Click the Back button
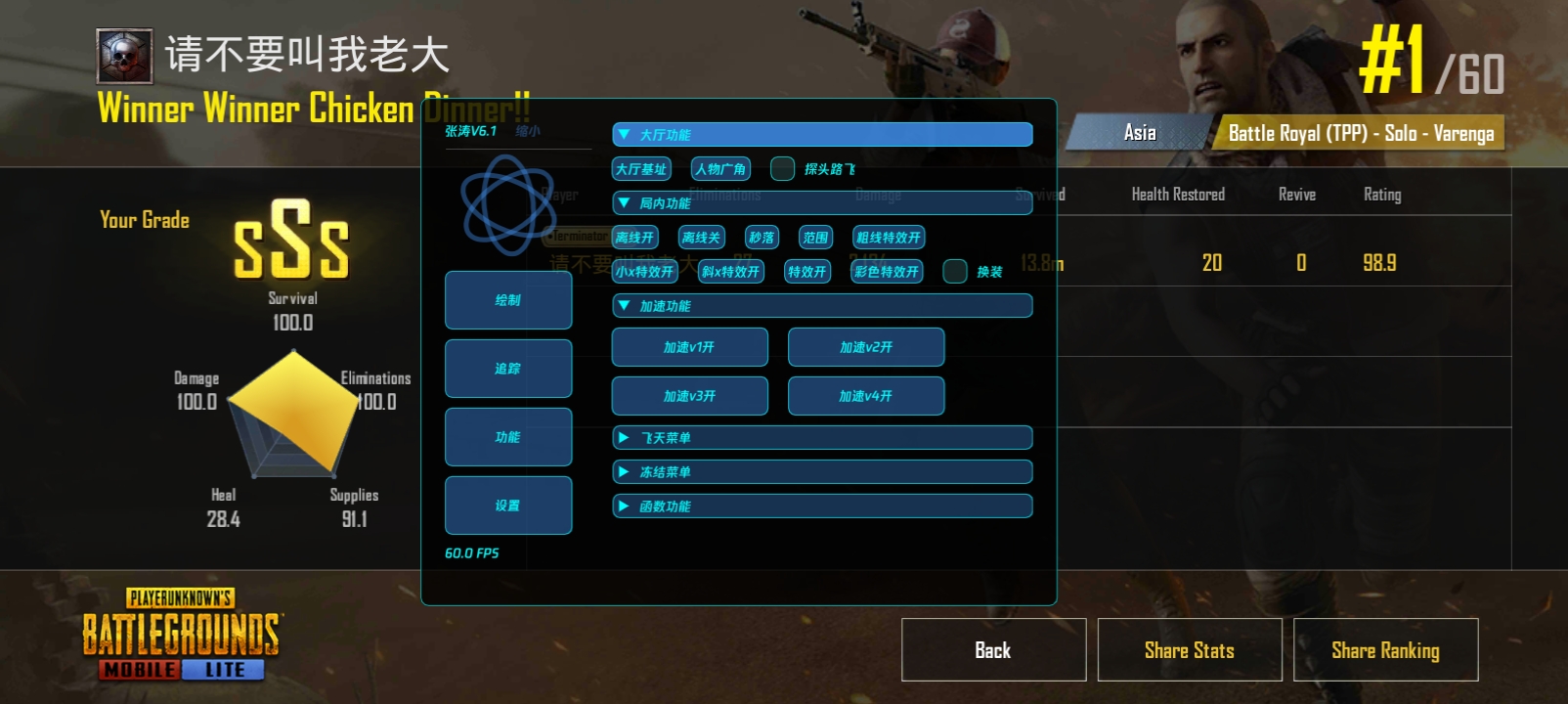This screenshot has width=1568, height=704. [993, 650]
